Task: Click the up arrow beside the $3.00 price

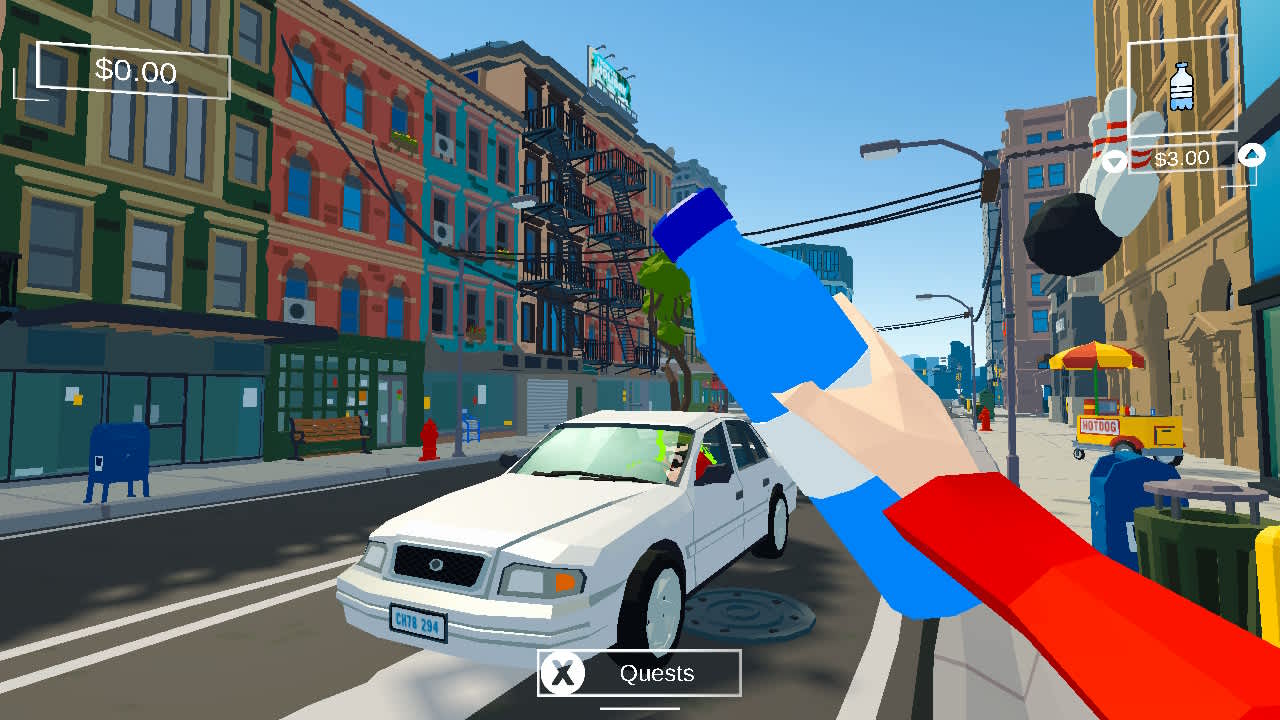Action: tap(1249, 158)
